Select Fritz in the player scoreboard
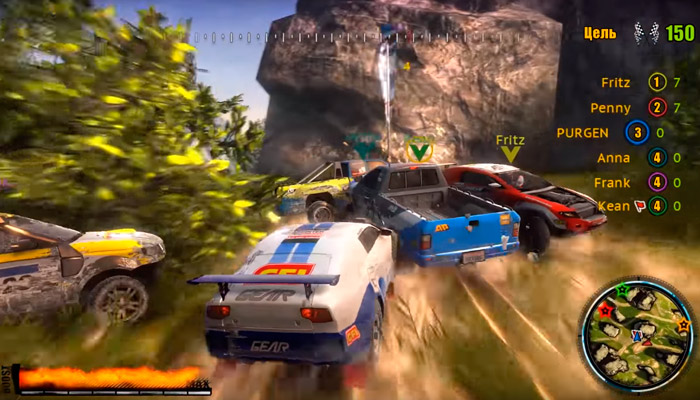The image size is (700, 400). 616,82
